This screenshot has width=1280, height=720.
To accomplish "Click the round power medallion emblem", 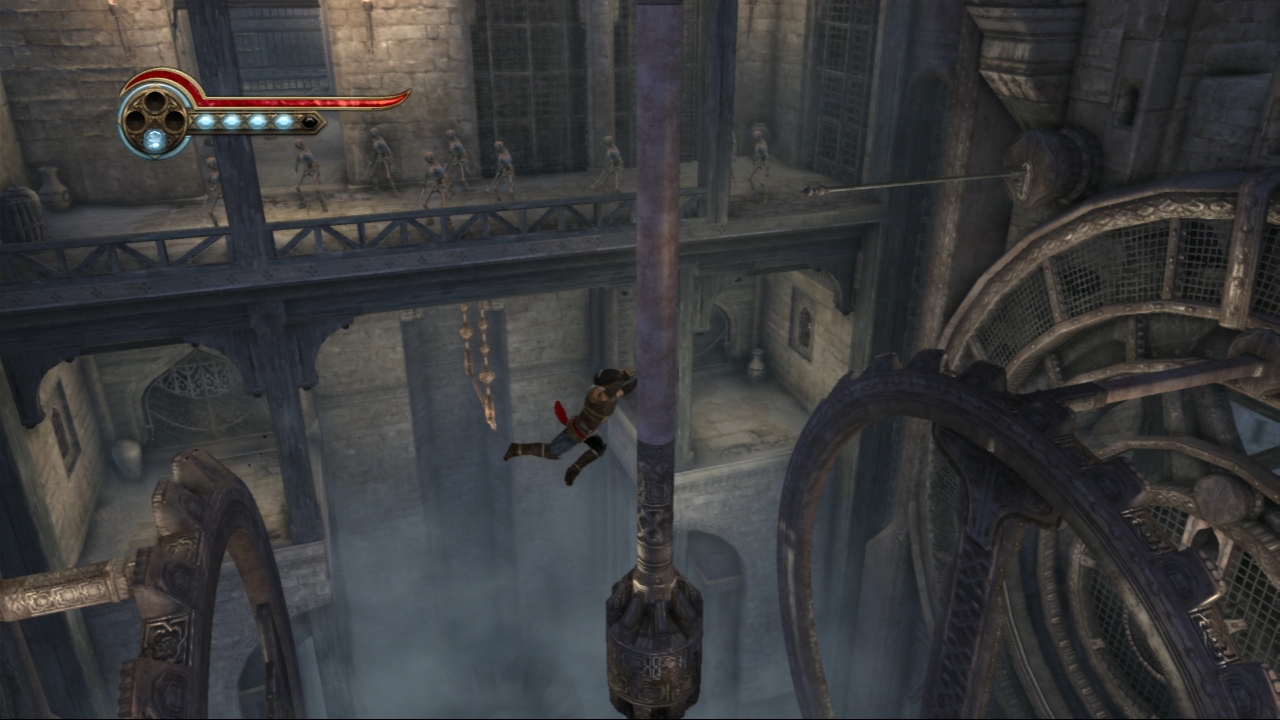I will coord(154,119).
